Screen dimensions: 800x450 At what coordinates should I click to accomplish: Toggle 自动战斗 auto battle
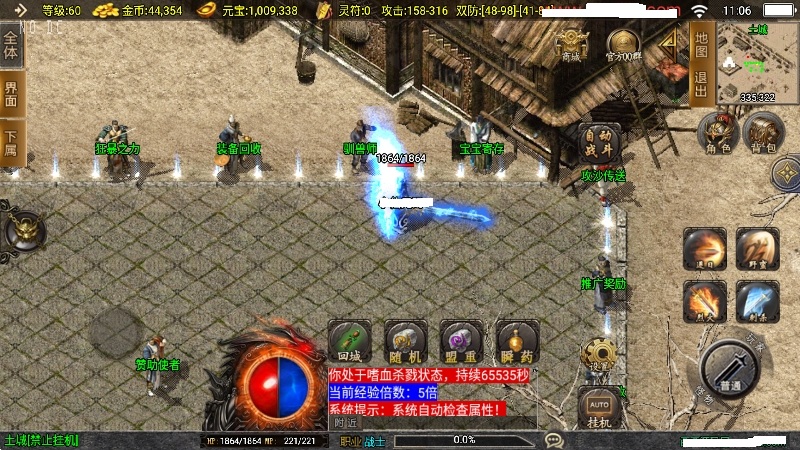597,142
